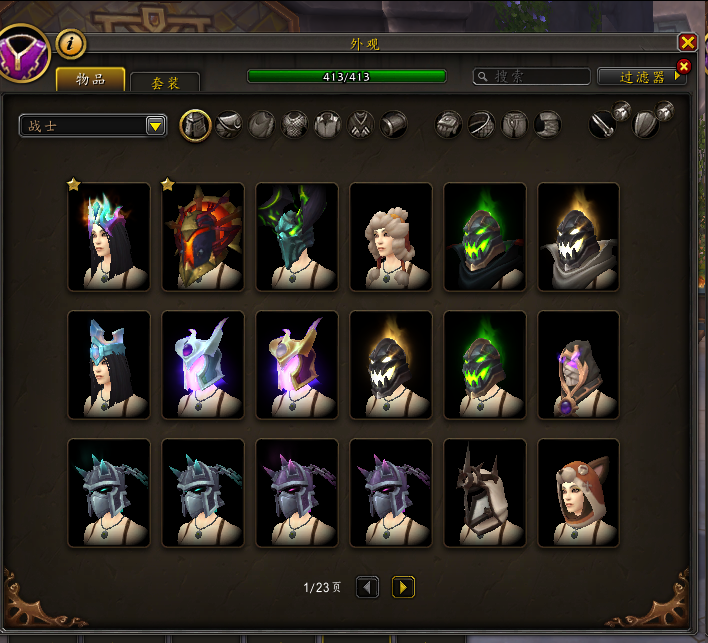Go to the previous appearance page
Screen dimensions: 708x643
[x=368, y=587]
